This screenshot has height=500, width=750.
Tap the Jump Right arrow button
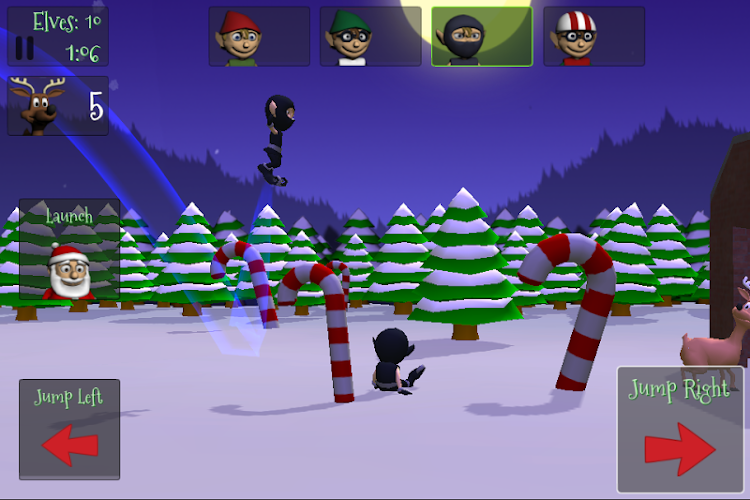(x=680, y=429)
